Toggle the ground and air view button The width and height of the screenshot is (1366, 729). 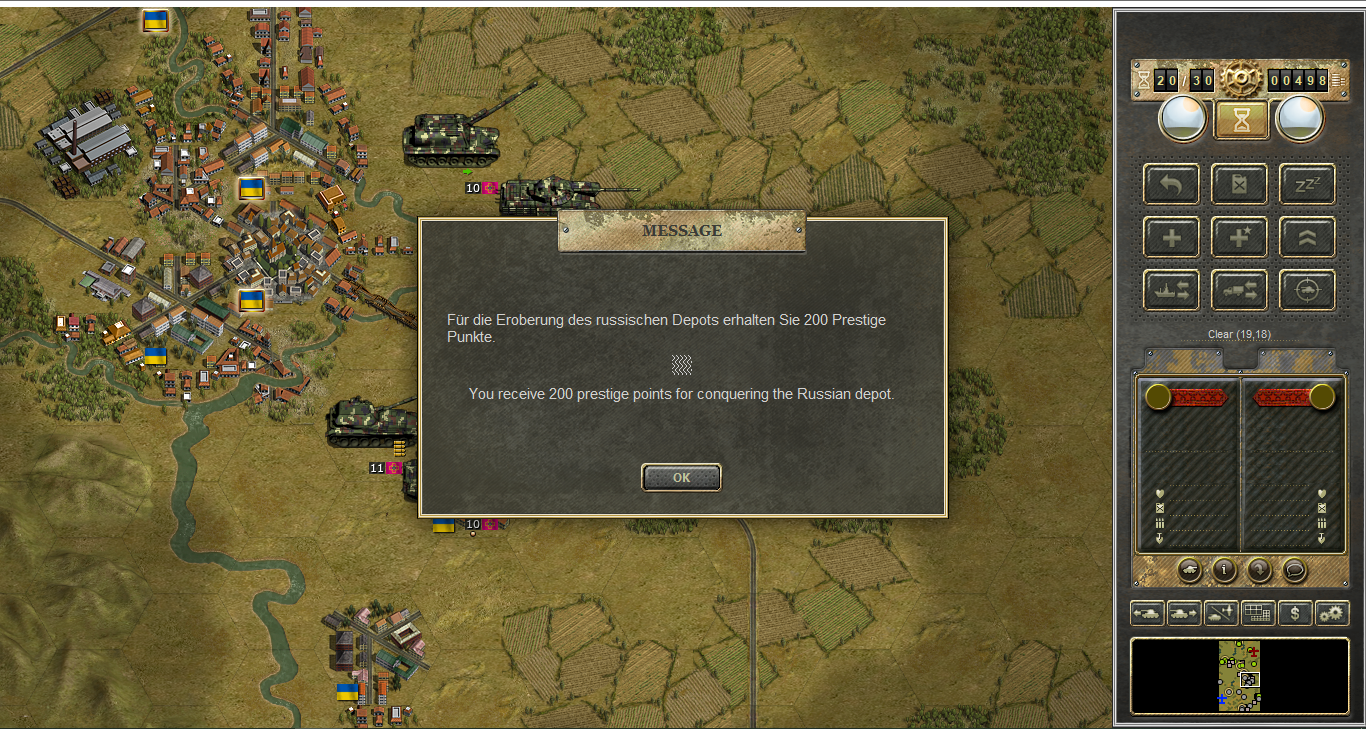tap(1221, 613)
